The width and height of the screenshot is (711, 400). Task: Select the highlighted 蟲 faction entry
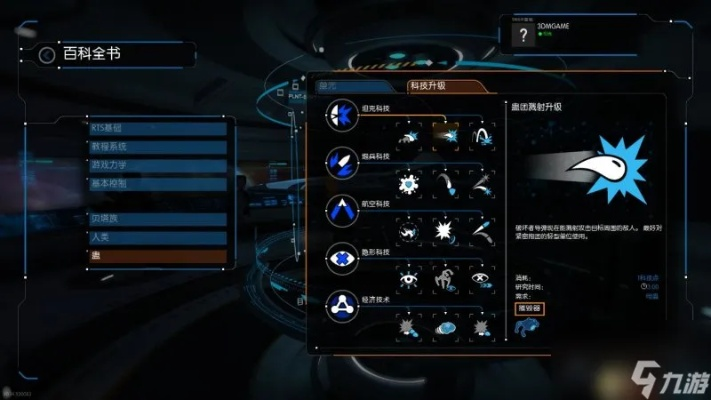coord(158,257)
